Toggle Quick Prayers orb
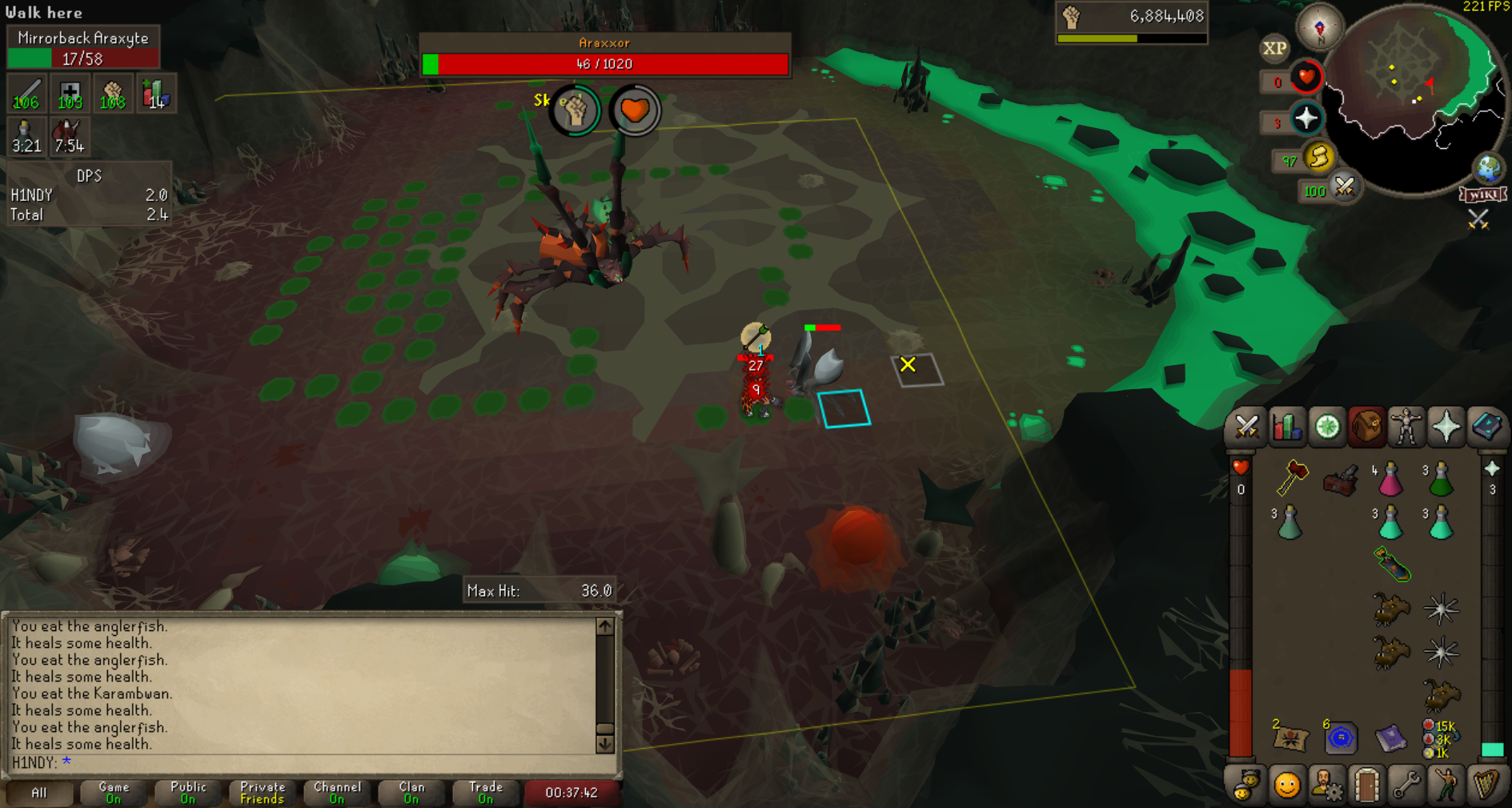This screenshot has width=1512, height=808. click(x=1306, y=119)
